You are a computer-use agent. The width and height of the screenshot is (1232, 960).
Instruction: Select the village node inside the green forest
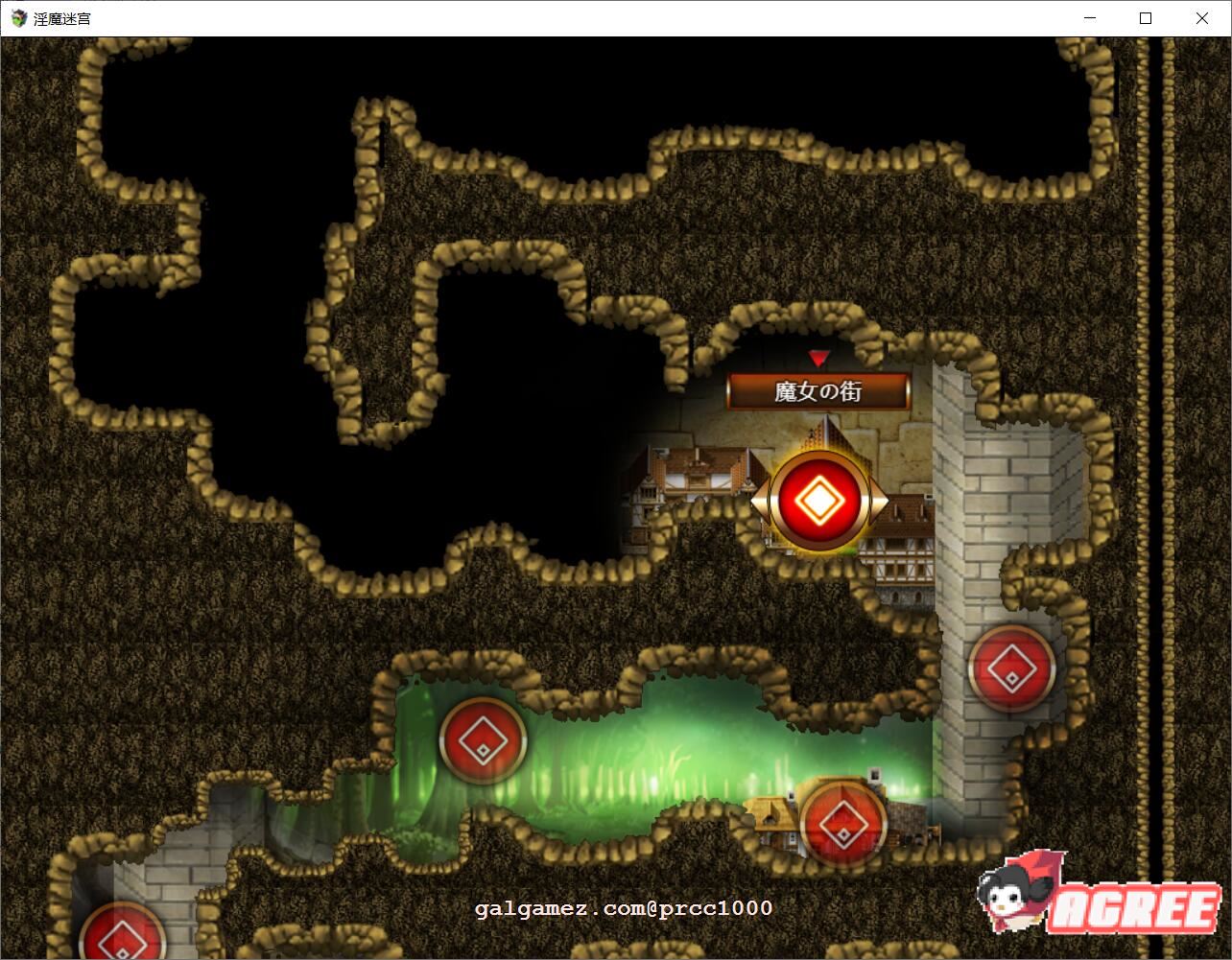pyautogui.click(x=843, y=823)
